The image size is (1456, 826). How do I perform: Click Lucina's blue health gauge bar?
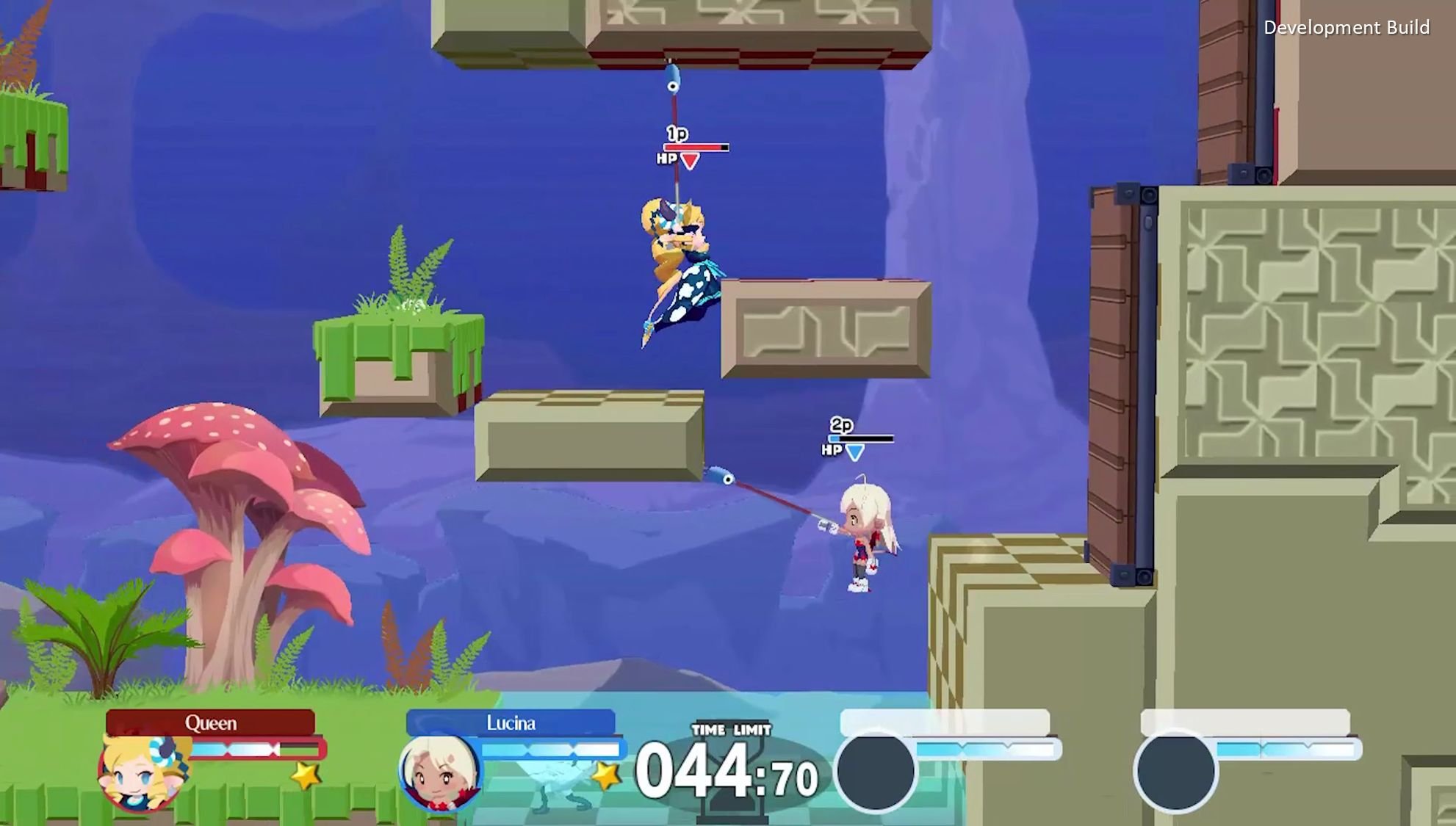[x=552, y=750]
